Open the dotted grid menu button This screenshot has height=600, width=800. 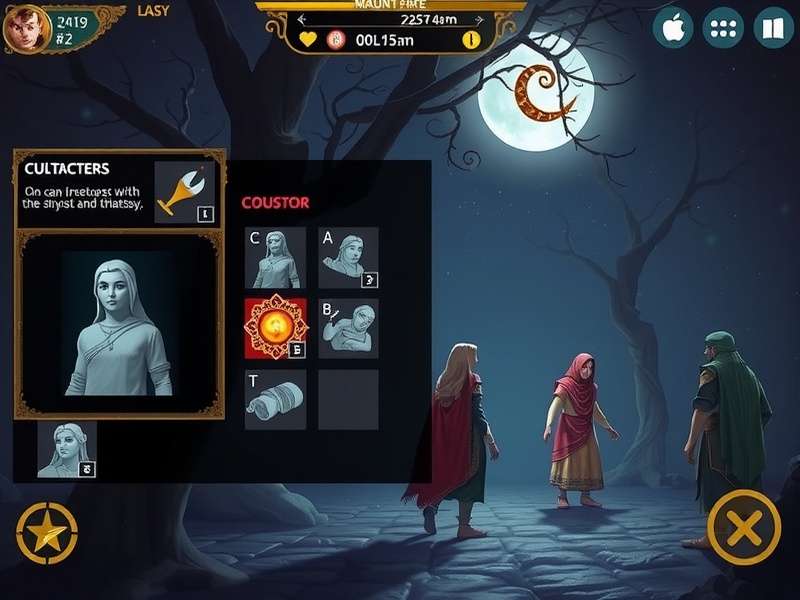pyautogui.click(x=723, y=28)
